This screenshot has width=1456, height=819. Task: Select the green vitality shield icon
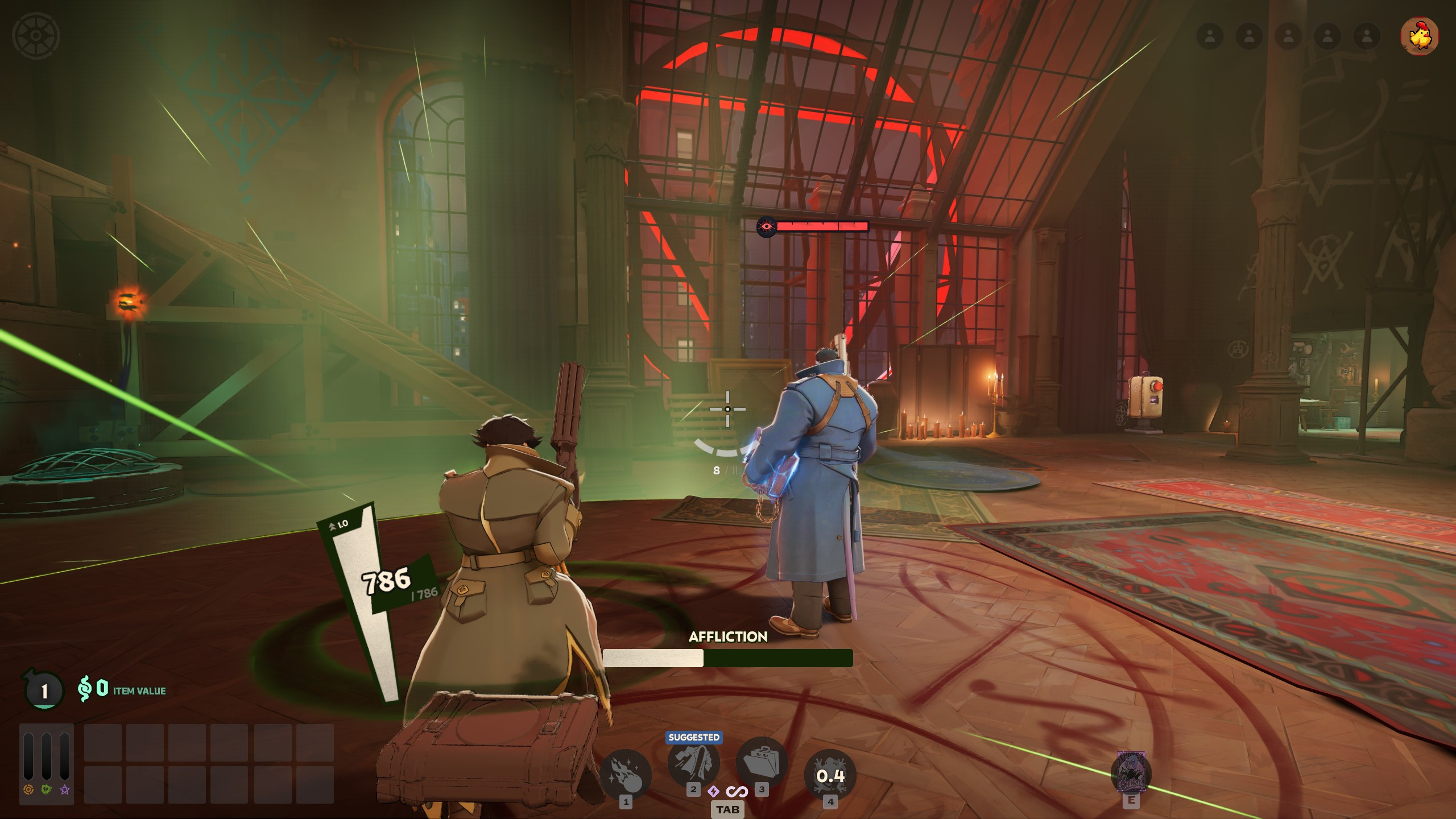click(47, 789)
